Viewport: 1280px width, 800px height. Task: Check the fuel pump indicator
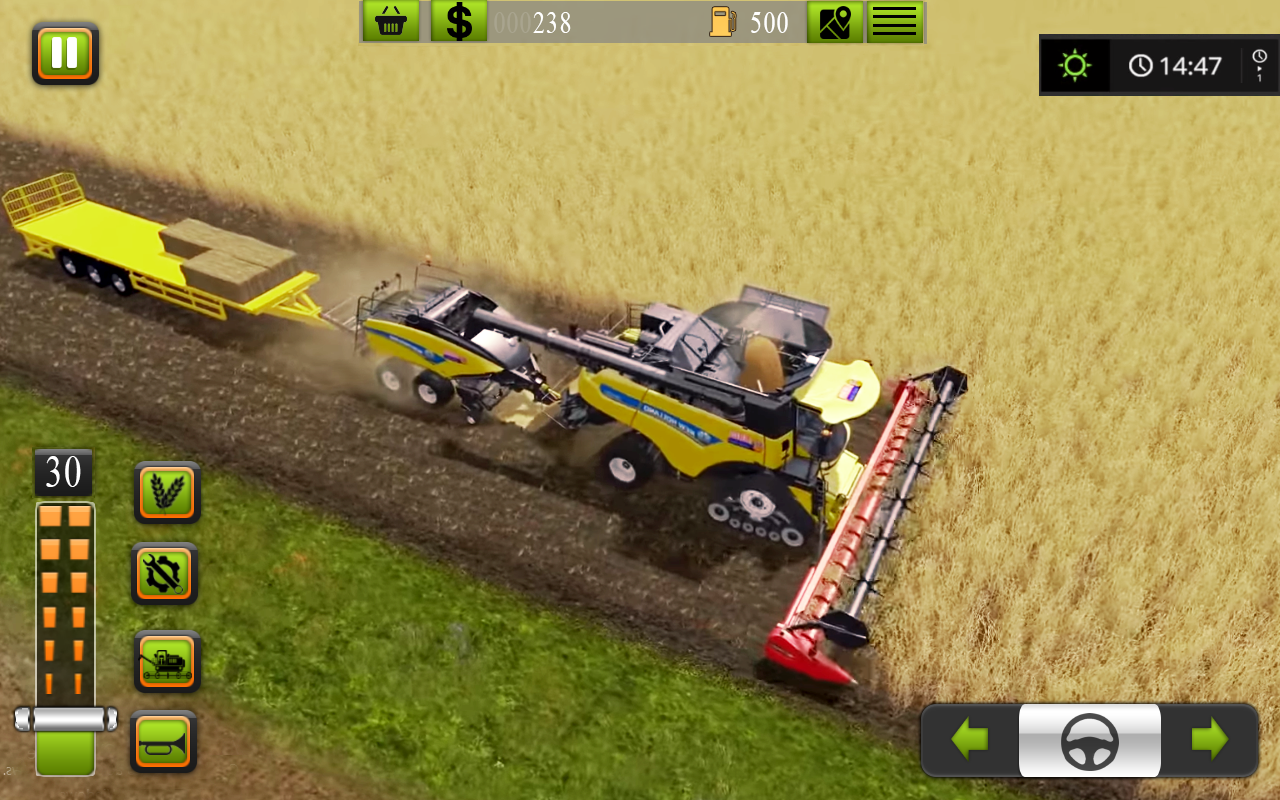pyautogui.click(x=724, y=21)
